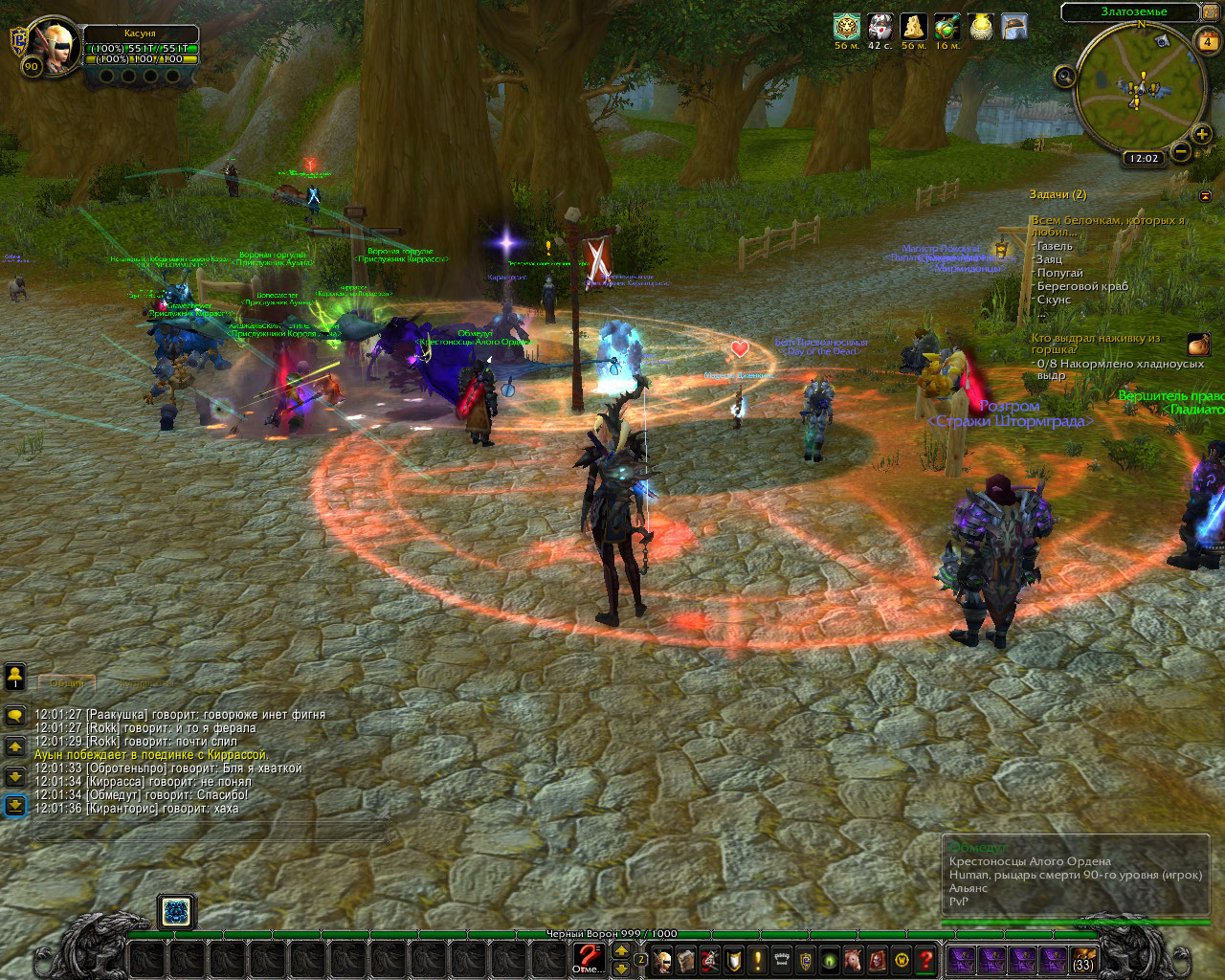Select the cheese buff icon

point(914,27)
